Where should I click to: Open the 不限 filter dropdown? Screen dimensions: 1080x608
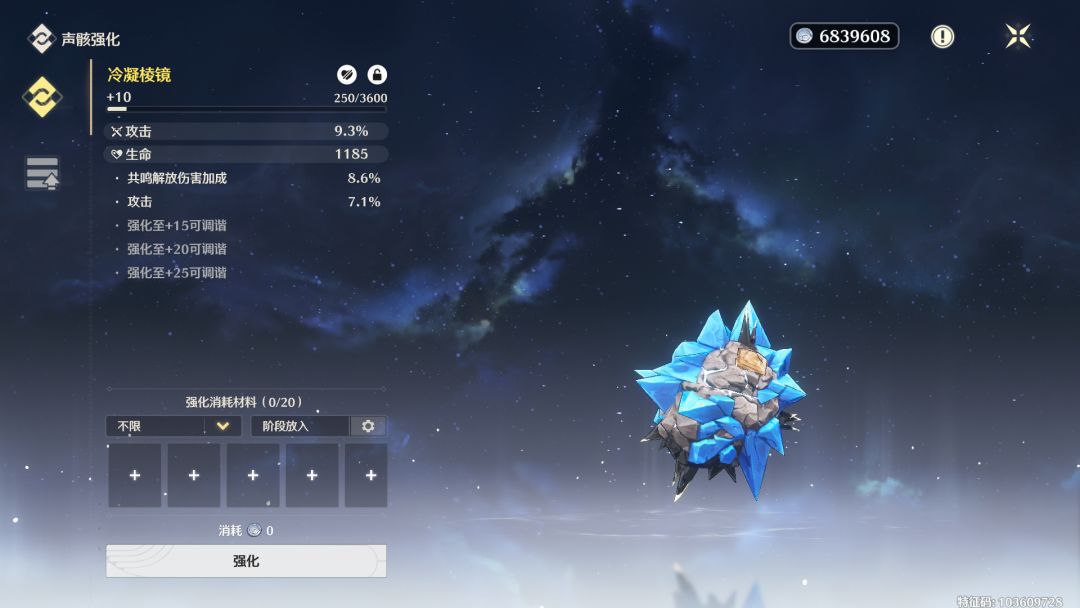174,426
